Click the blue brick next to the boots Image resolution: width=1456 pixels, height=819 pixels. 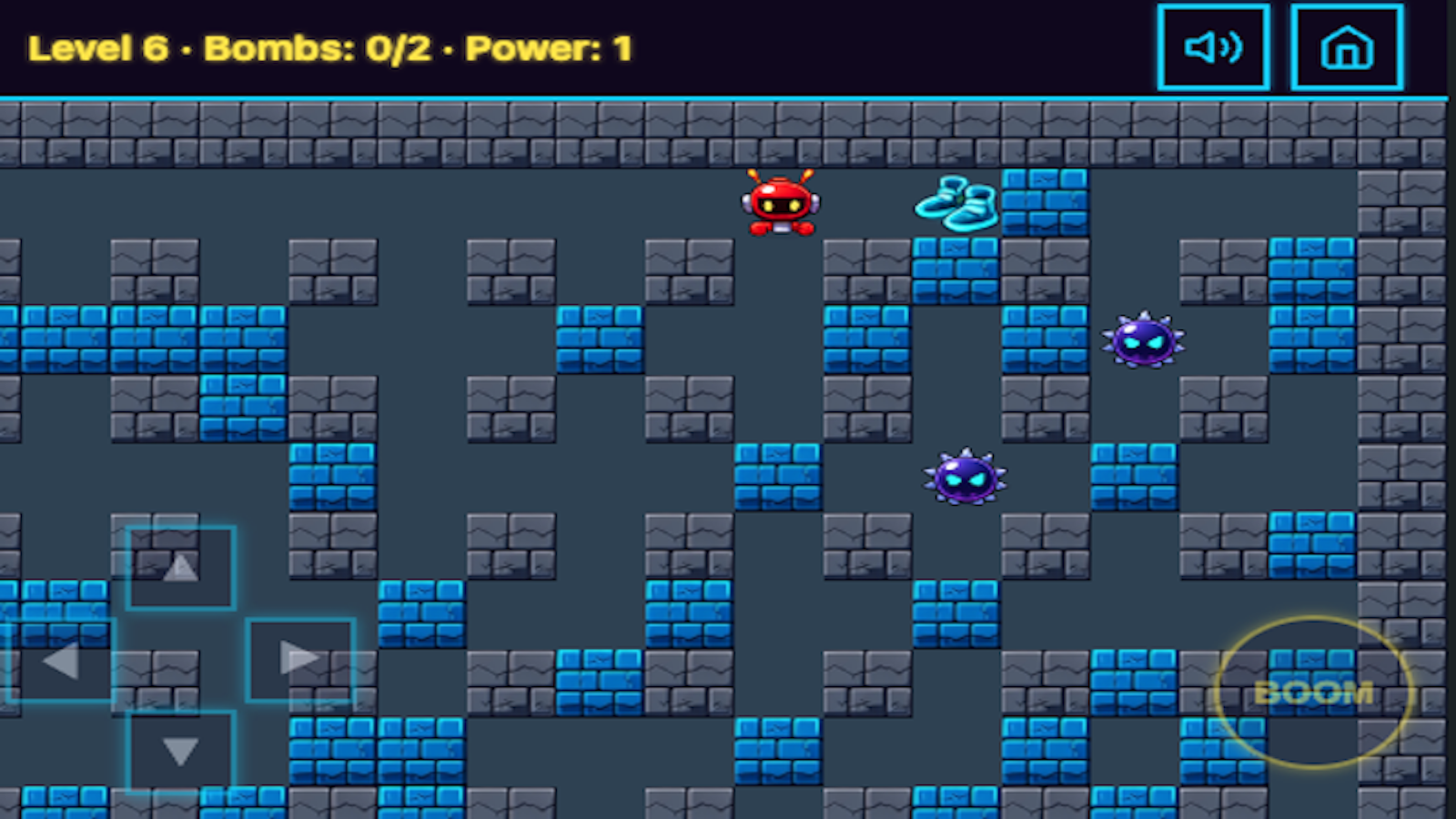click(1044, 202)
